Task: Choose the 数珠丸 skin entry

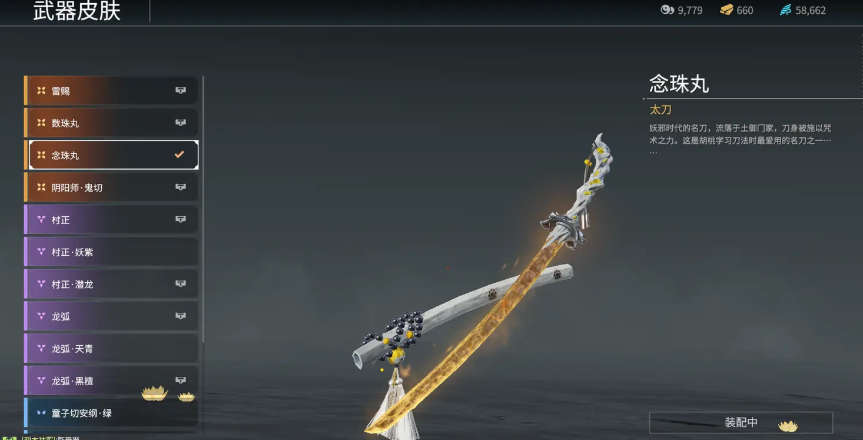Action: click(110, 123)
